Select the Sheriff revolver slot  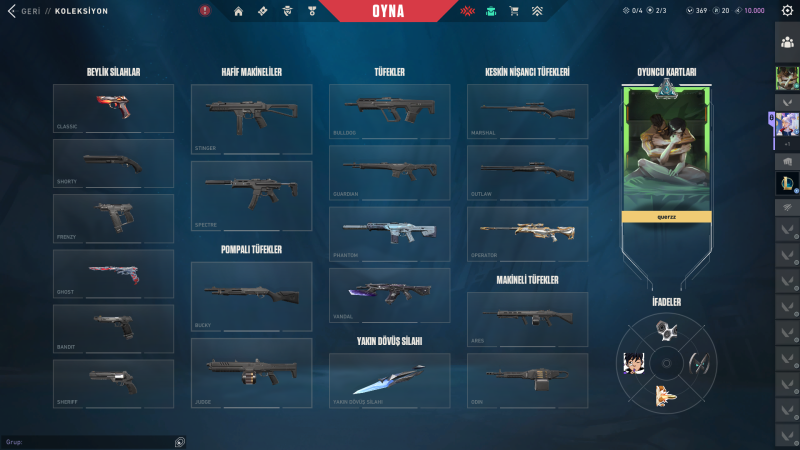click(x=113, y=383)
